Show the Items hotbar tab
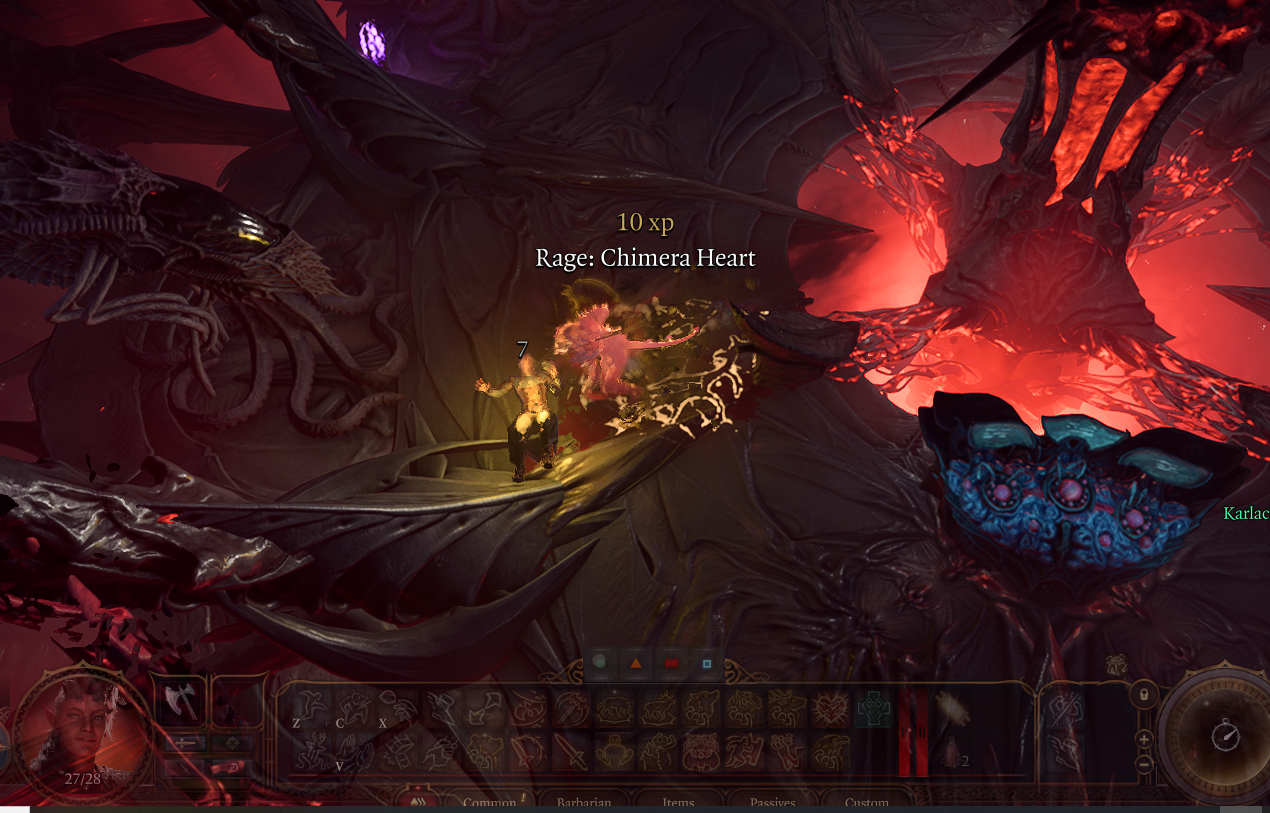 click(x=678, y=803)
